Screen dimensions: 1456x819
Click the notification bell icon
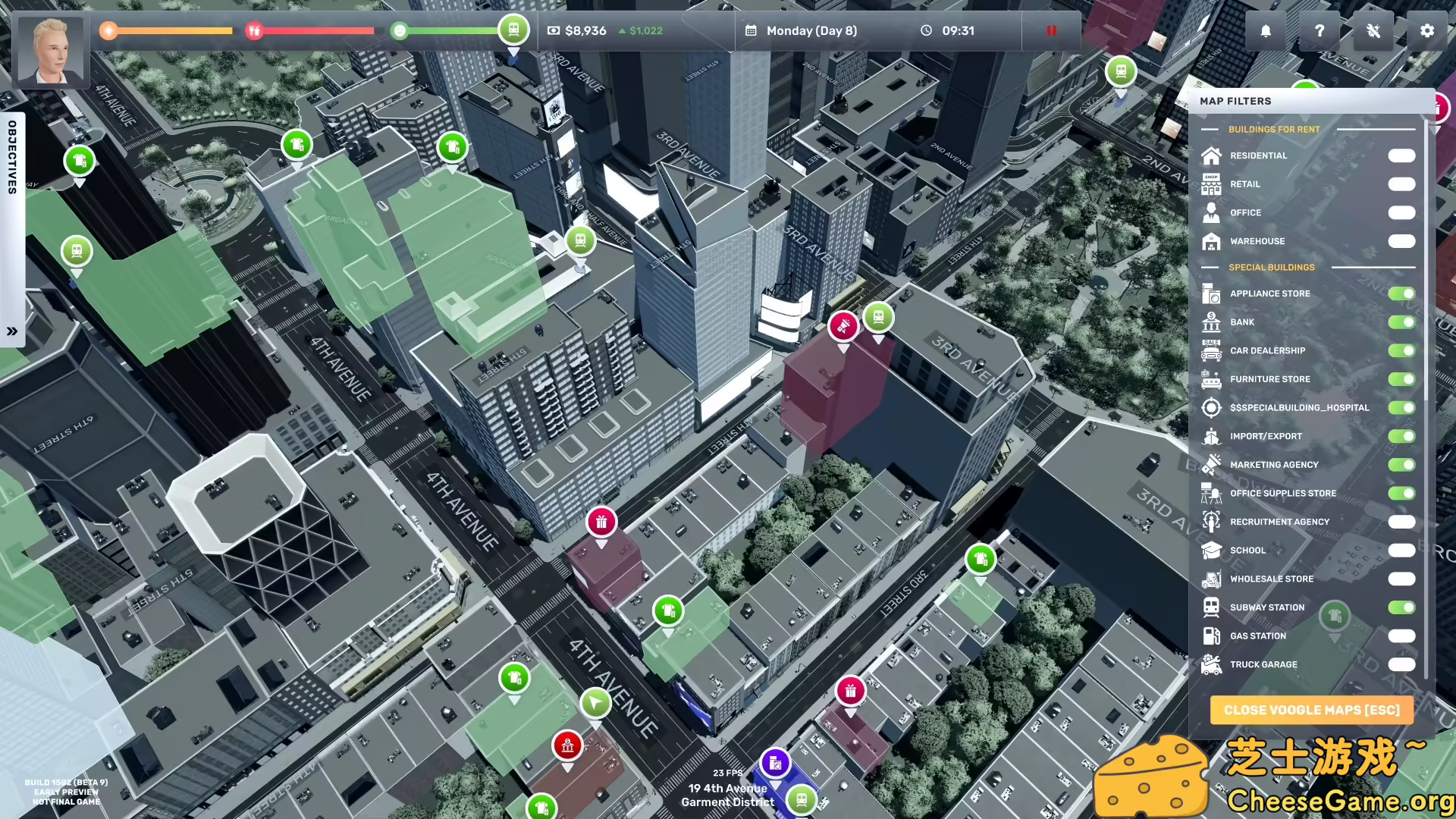tap(1265, 31)
